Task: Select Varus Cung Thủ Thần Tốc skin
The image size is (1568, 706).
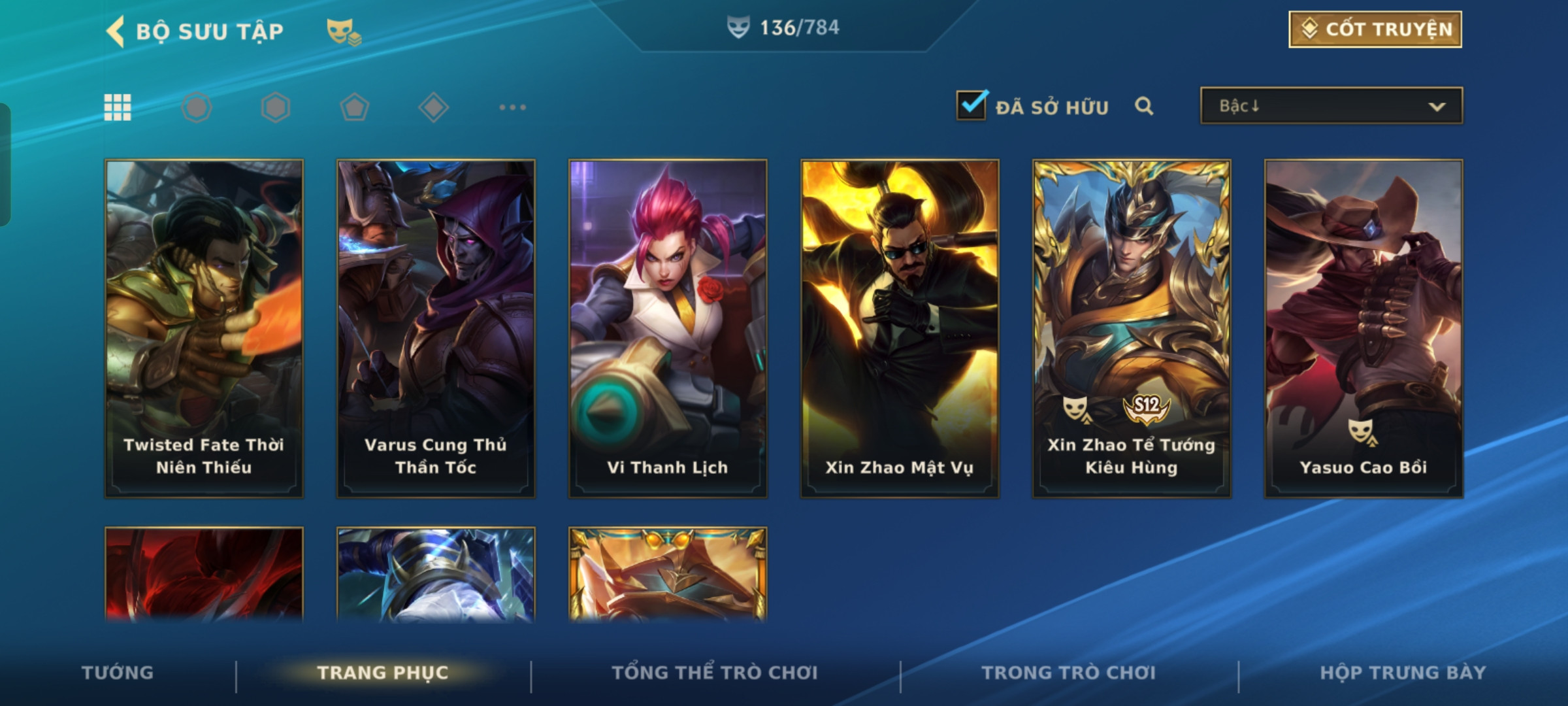Action: (x=436, y=328)
